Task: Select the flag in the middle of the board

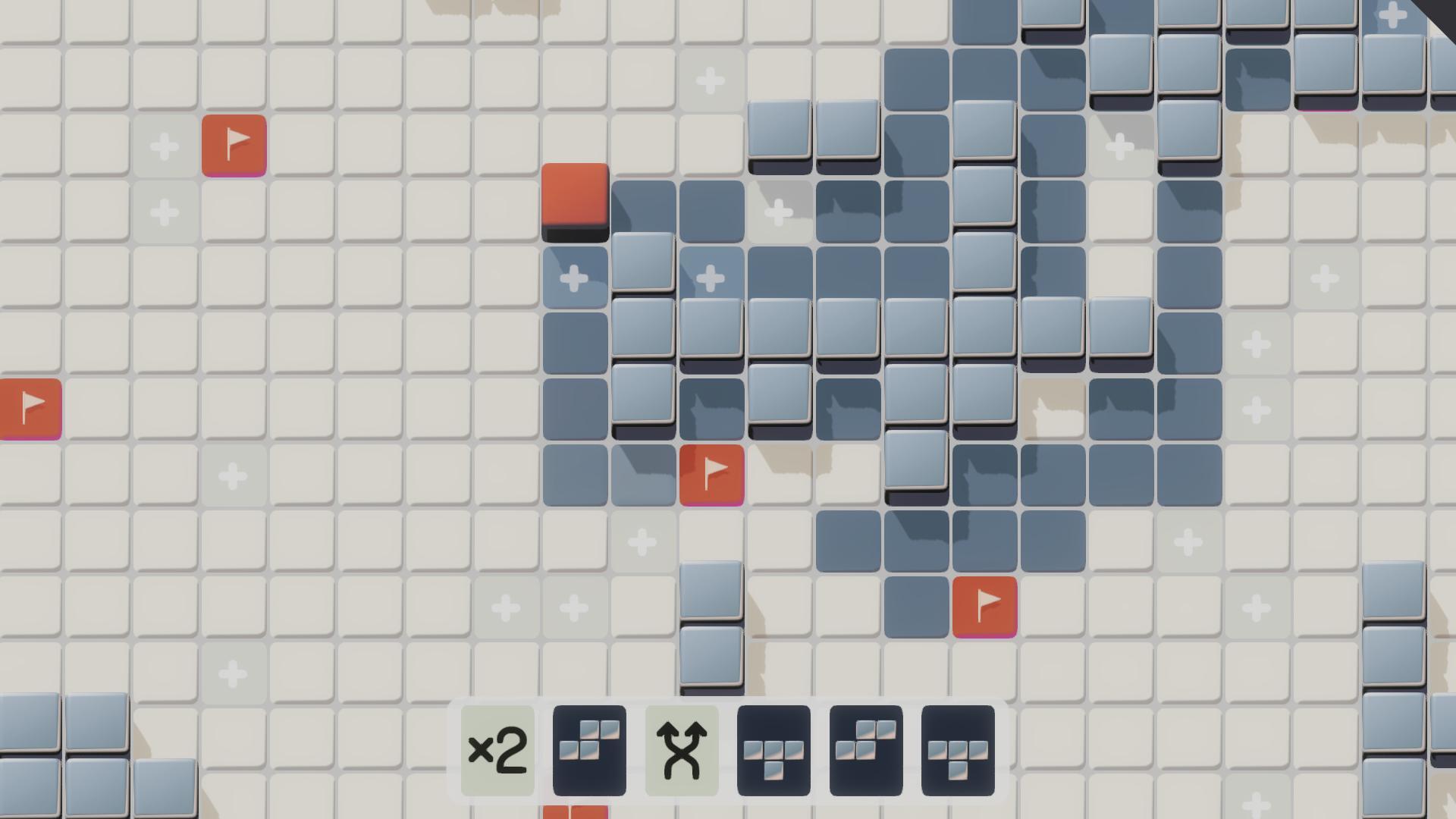Action: coord(711,475)
